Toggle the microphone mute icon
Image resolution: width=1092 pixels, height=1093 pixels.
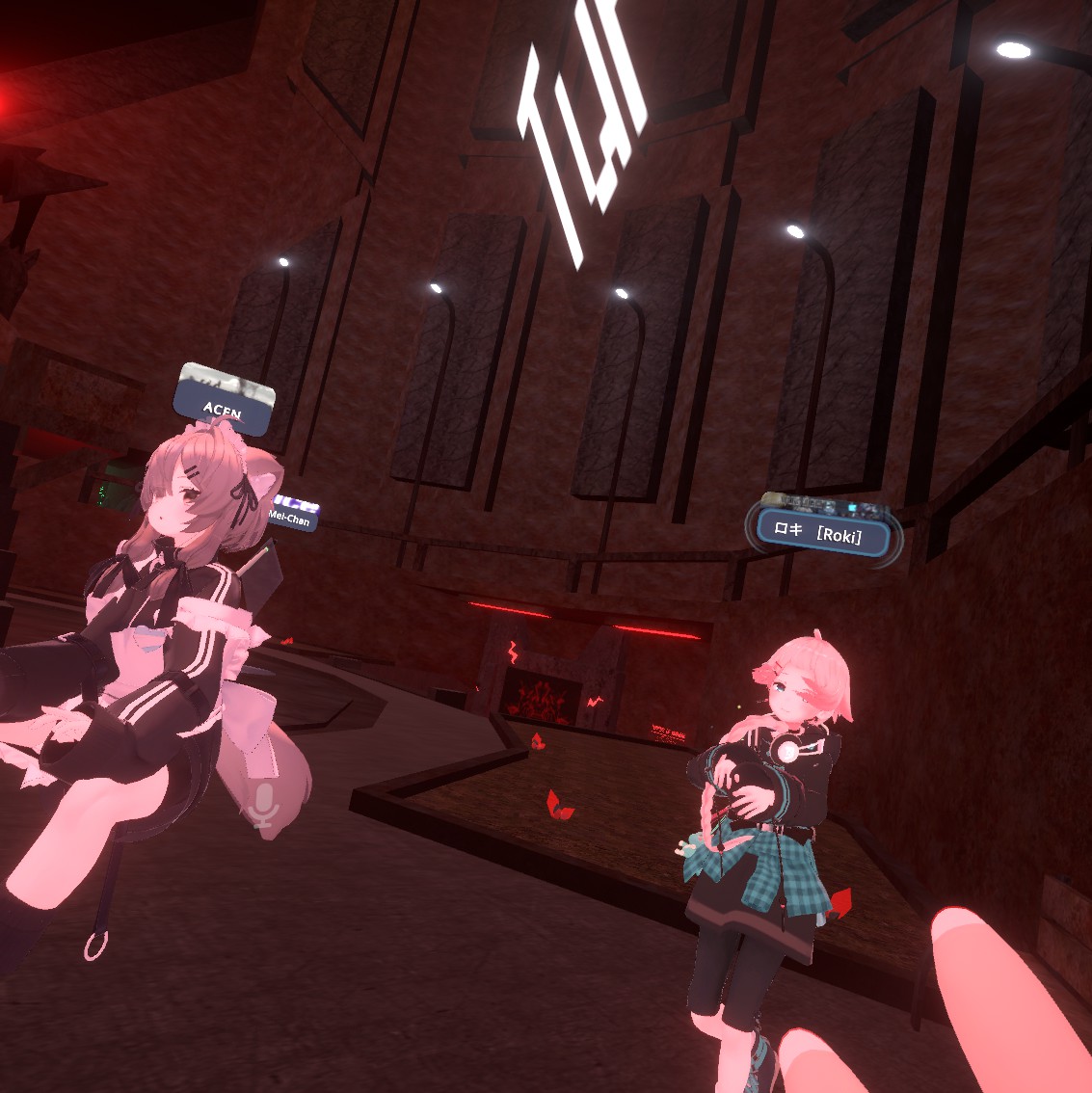click(x=261, y=805)
